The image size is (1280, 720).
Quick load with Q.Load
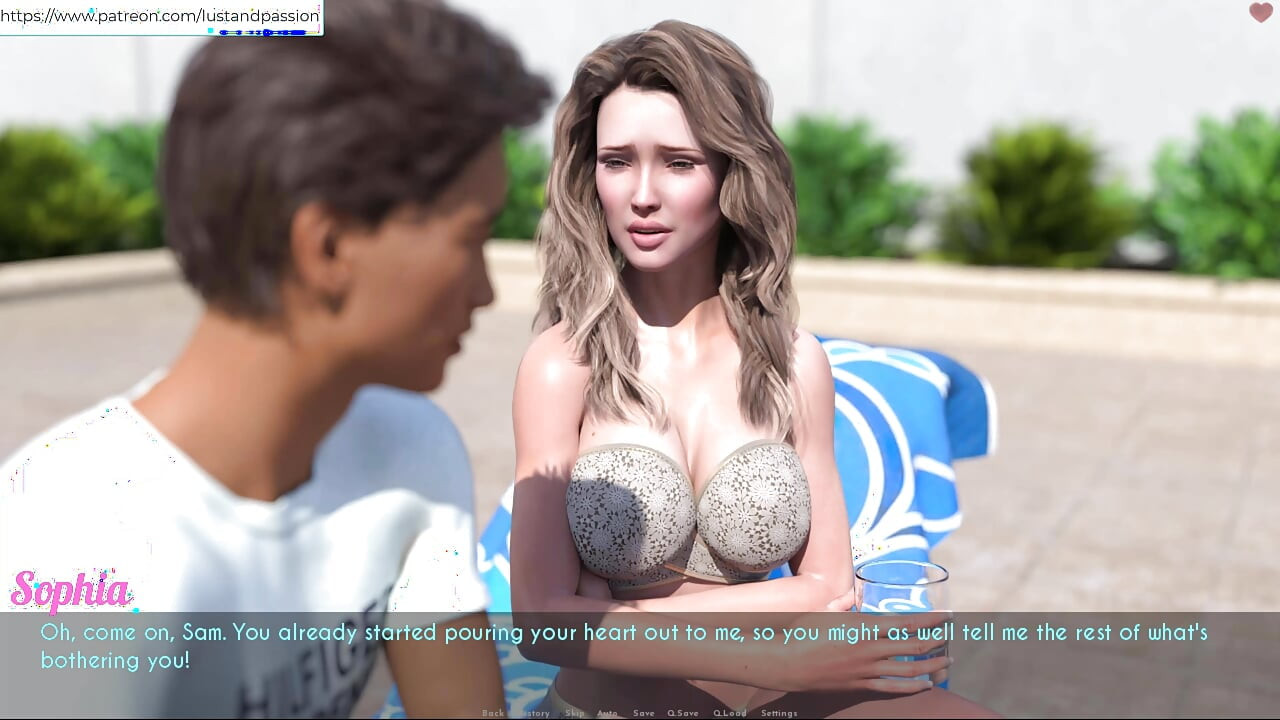(x=730, y=713)
